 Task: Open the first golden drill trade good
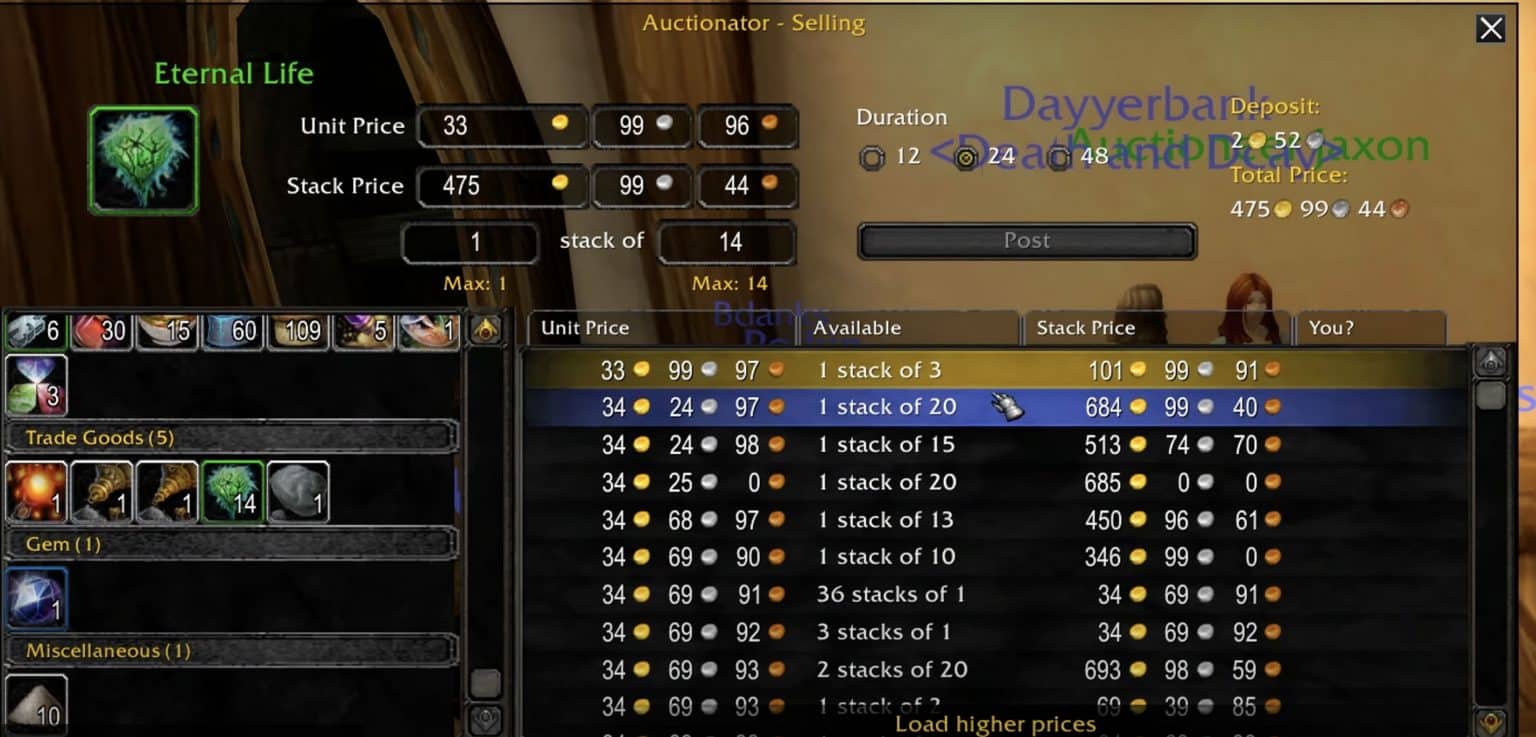102,492
